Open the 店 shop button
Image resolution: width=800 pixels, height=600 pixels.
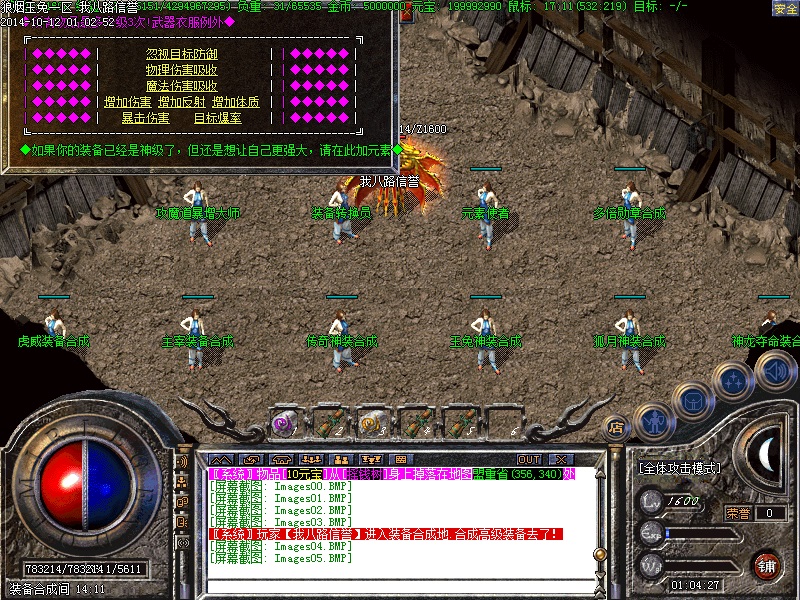coord(616,424)
